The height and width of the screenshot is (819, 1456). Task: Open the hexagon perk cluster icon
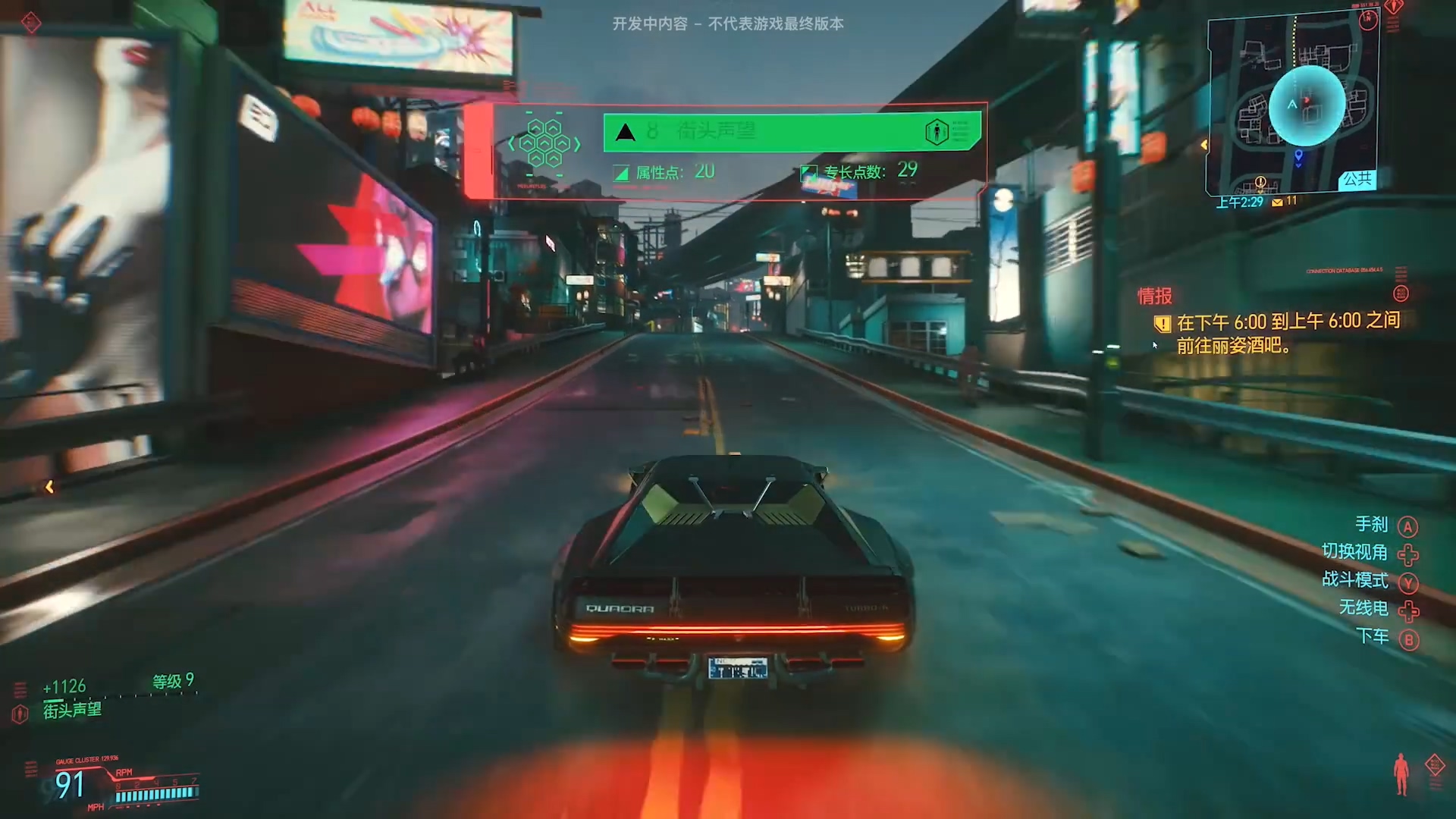point(545,143)
